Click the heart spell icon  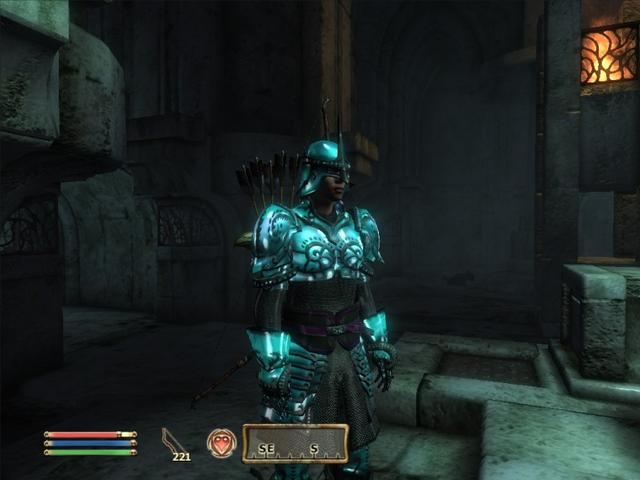point(221,443)
